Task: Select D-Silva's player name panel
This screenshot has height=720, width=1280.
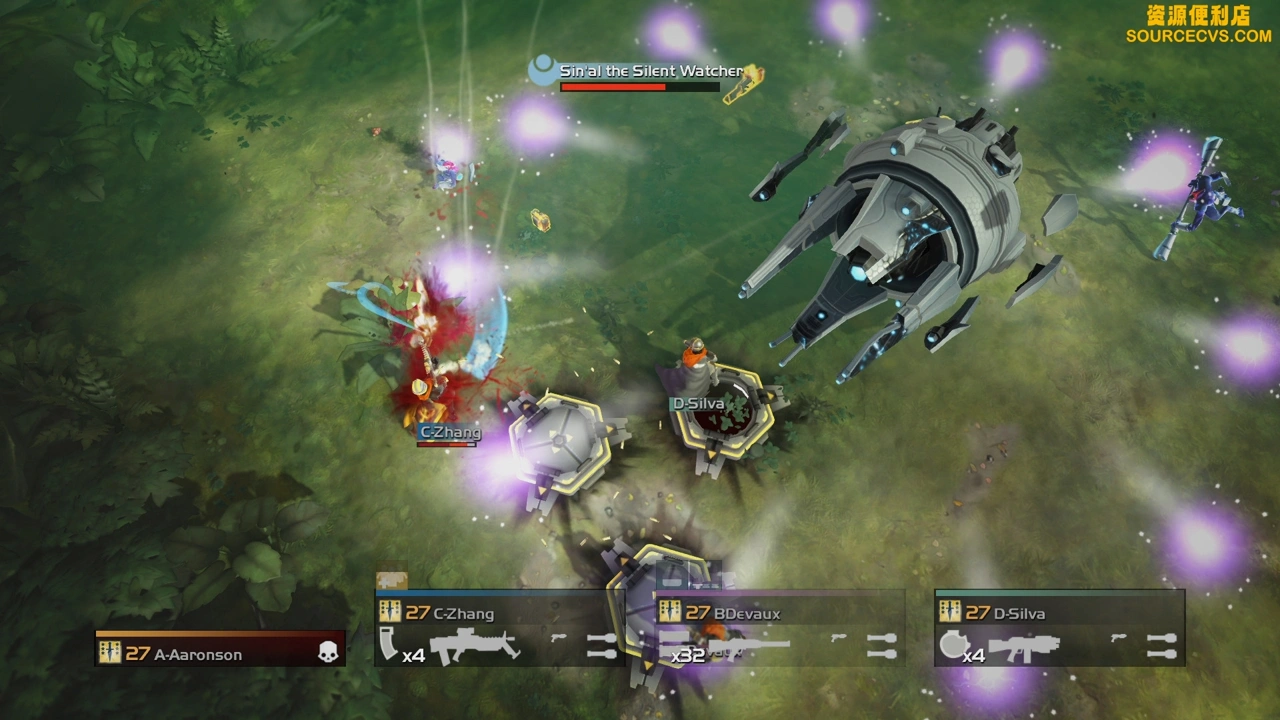Action: point(1060,613)
